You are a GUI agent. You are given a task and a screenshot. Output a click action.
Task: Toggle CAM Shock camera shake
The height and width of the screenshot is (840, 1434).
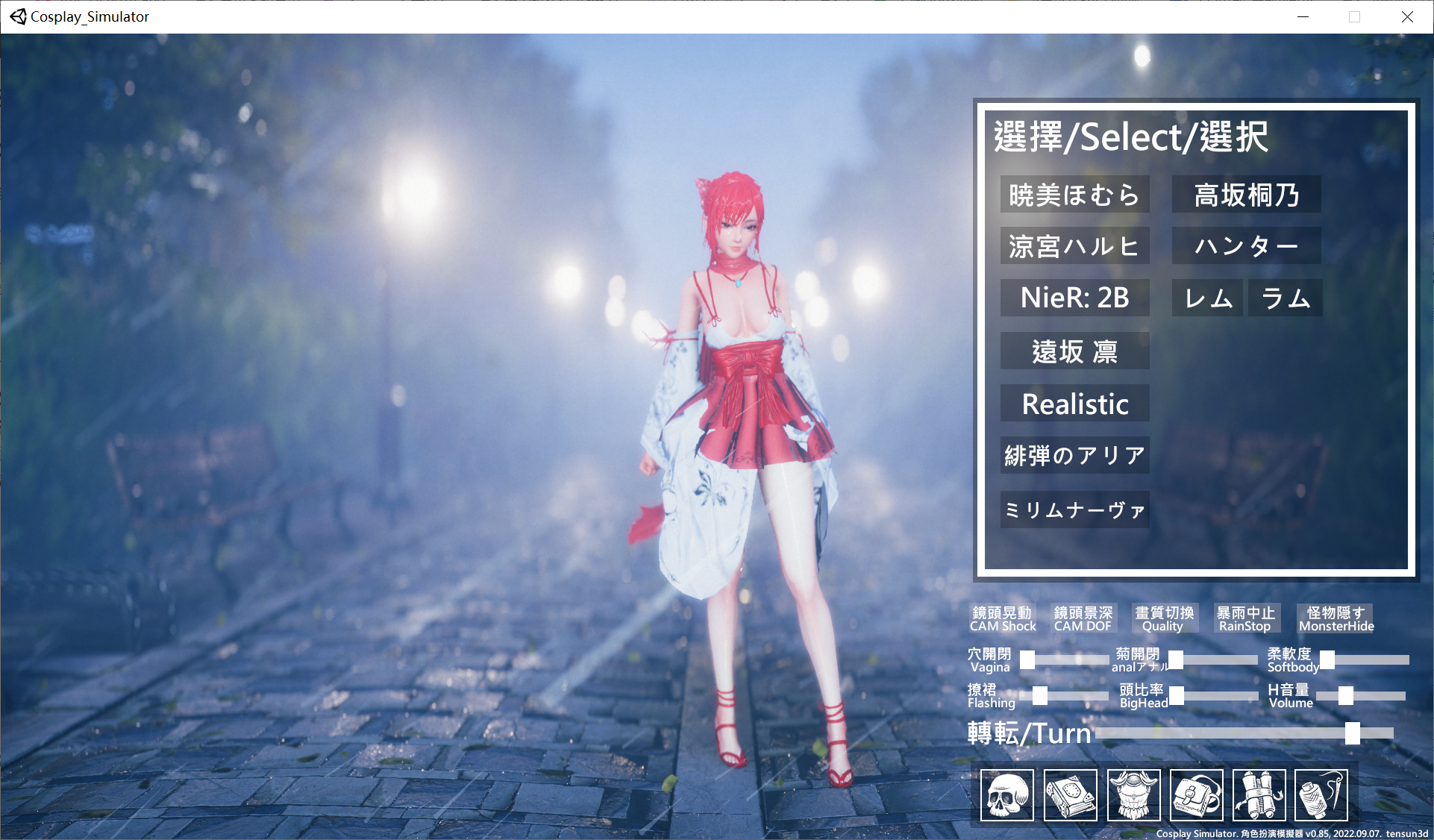tap(1002, 618)
